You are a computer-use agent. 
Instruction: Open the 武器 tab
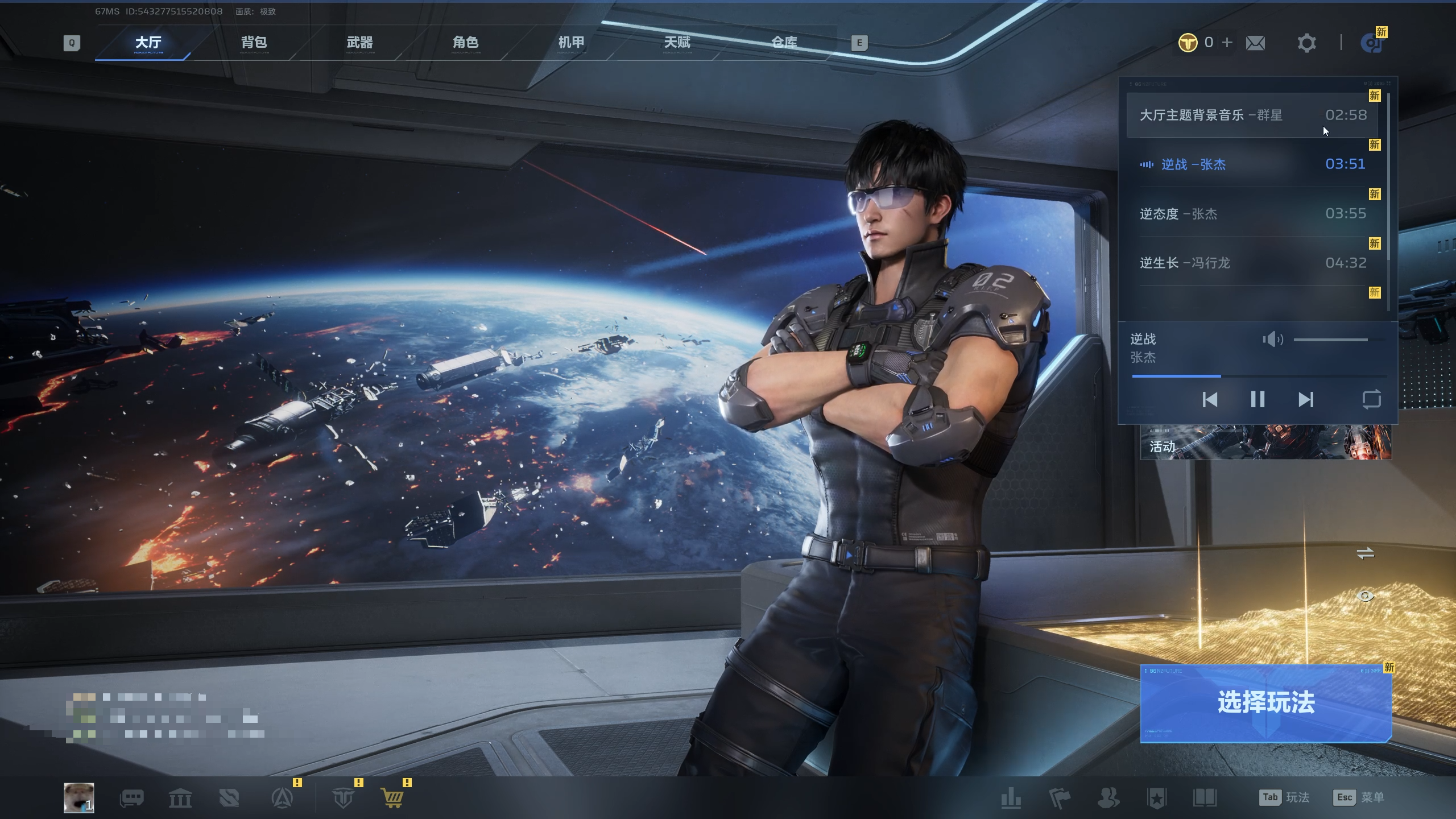click(x=359, y=43)
